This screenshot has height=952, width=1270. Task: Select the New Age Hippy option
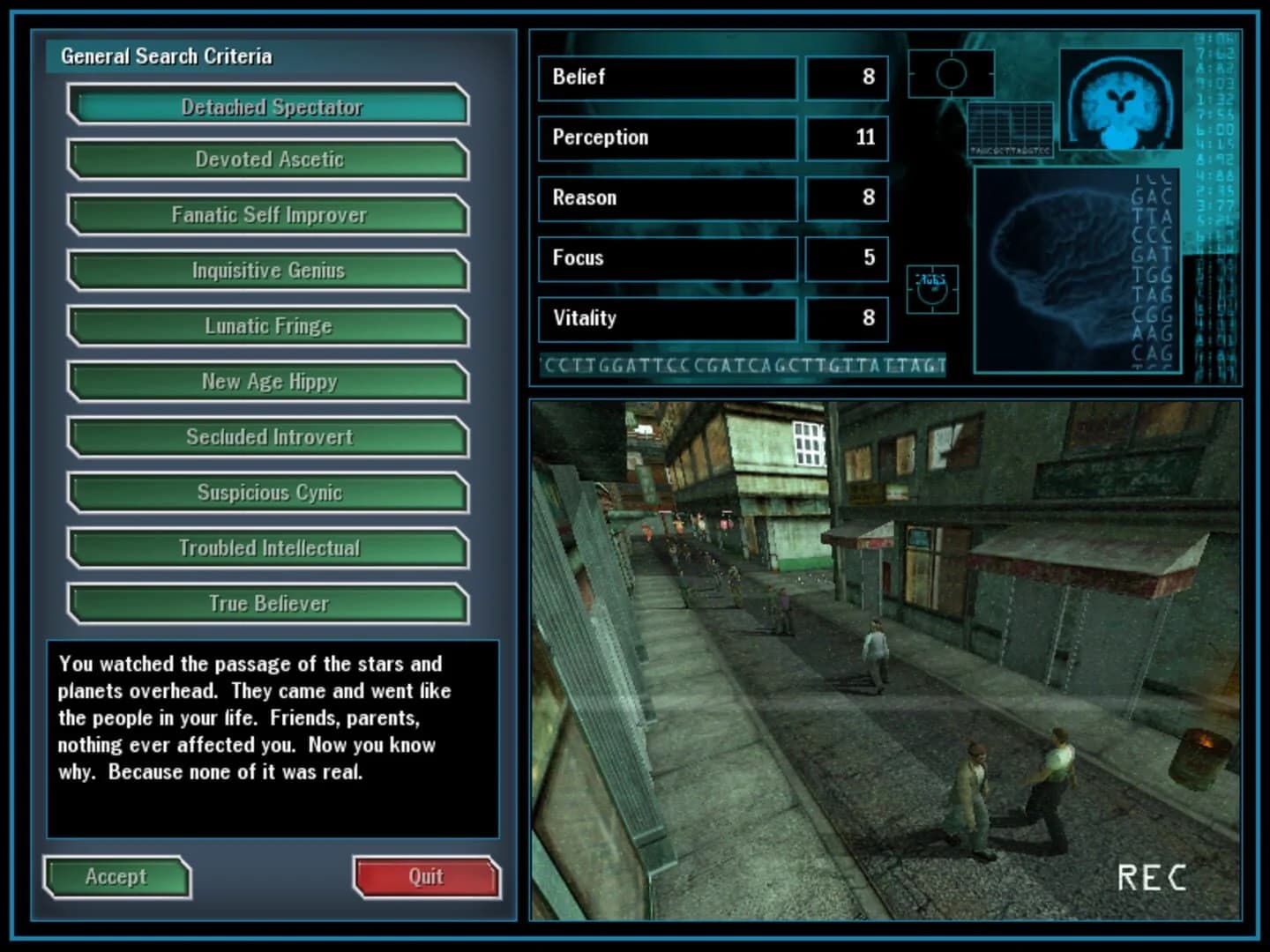click(271, 382)
